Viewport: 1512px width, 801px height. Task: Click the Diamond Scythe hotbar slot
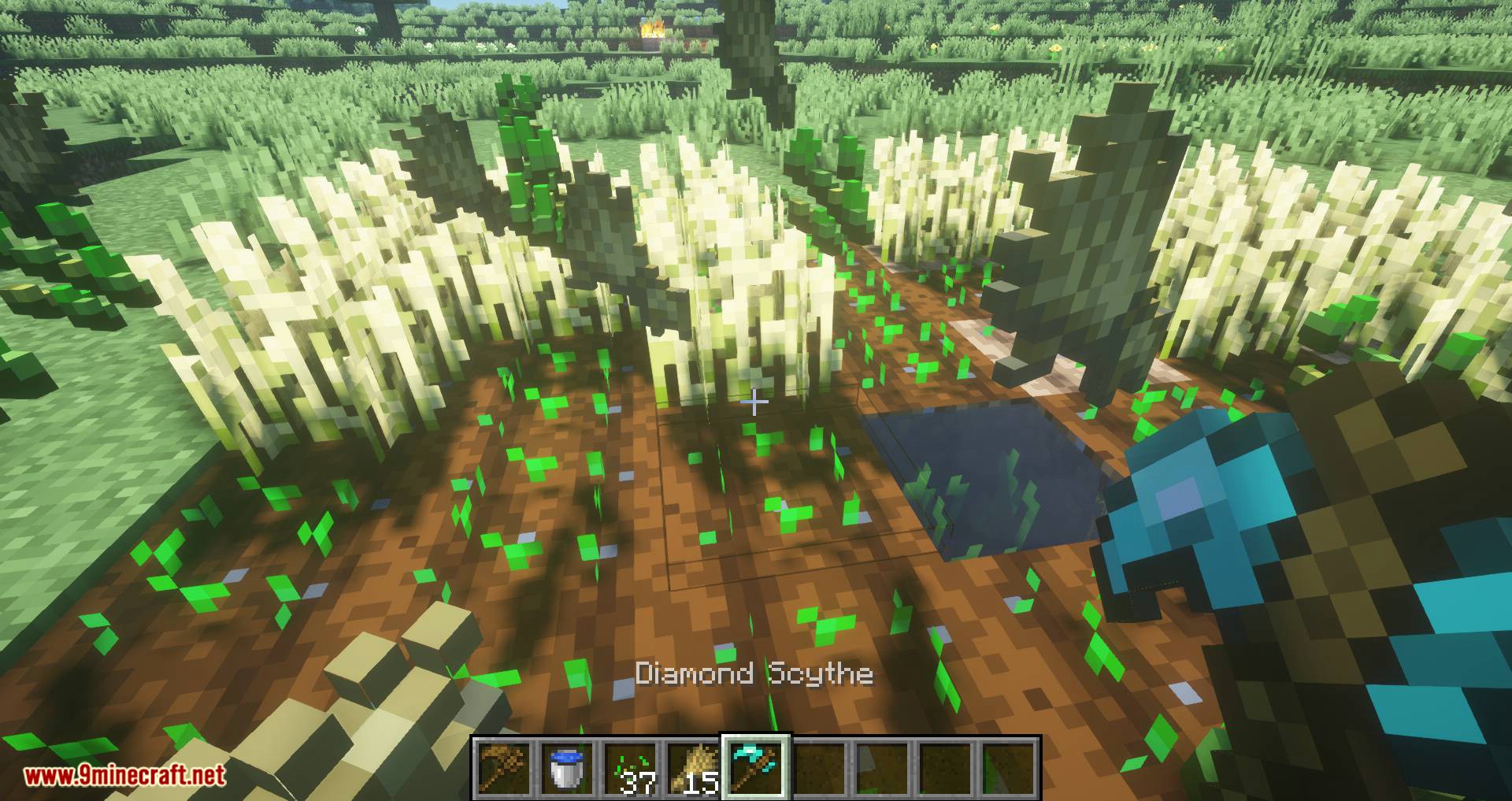point(757,768)
